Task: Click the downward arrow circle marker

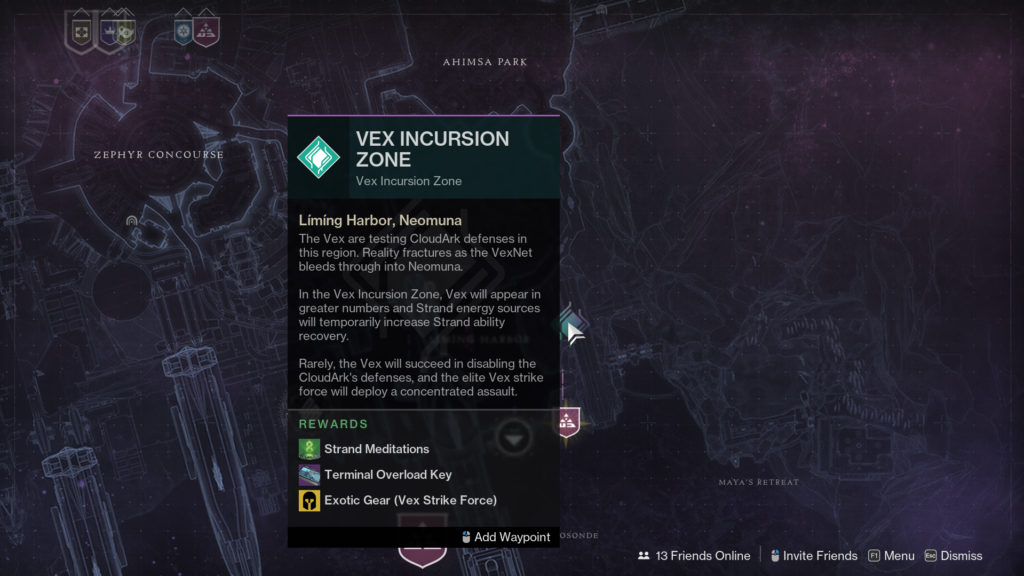Action: coord(515,438)
